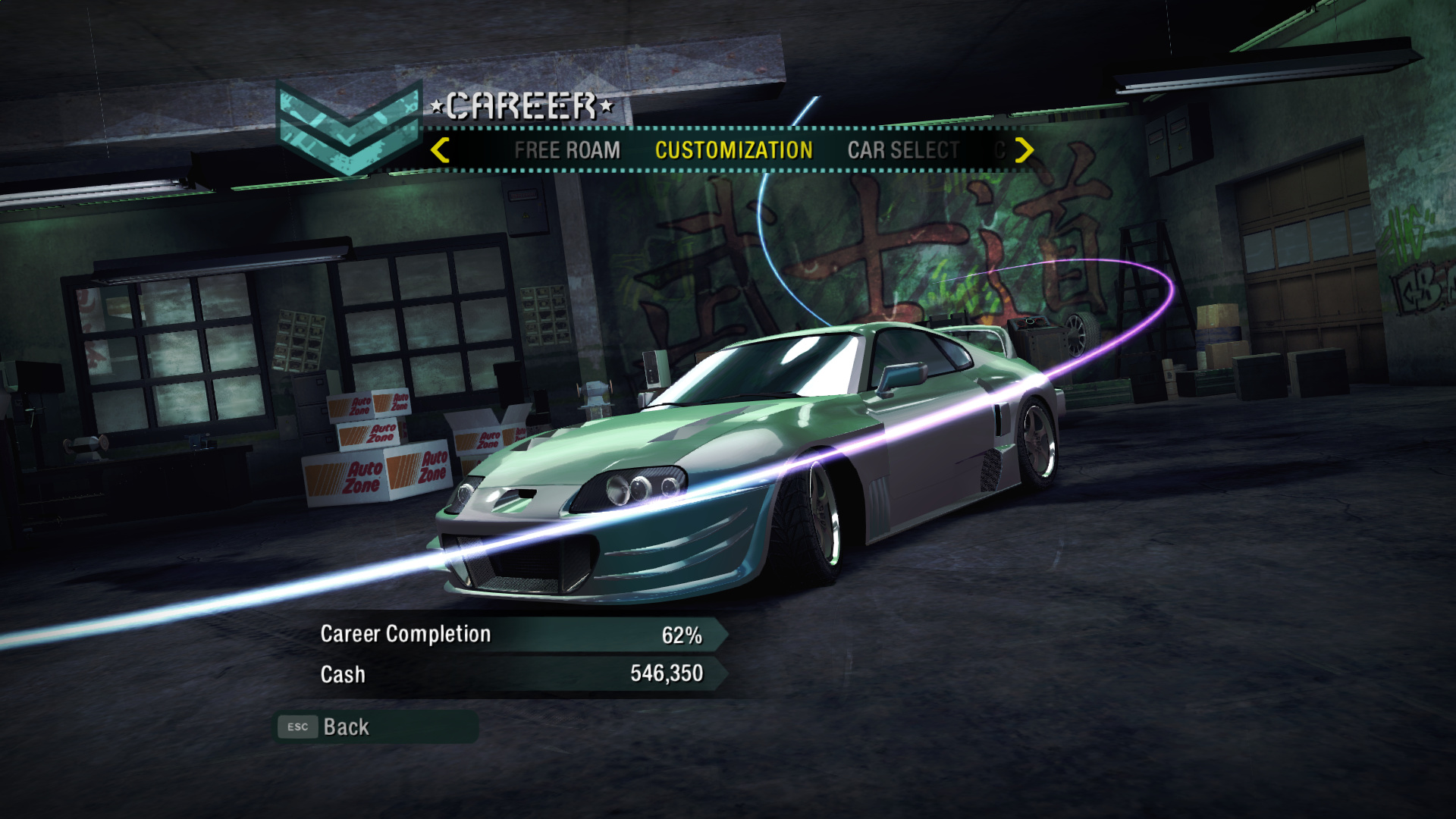Click the left yellow arrow
Viewport: 1456px width, 819px height.
pos(440,150)
